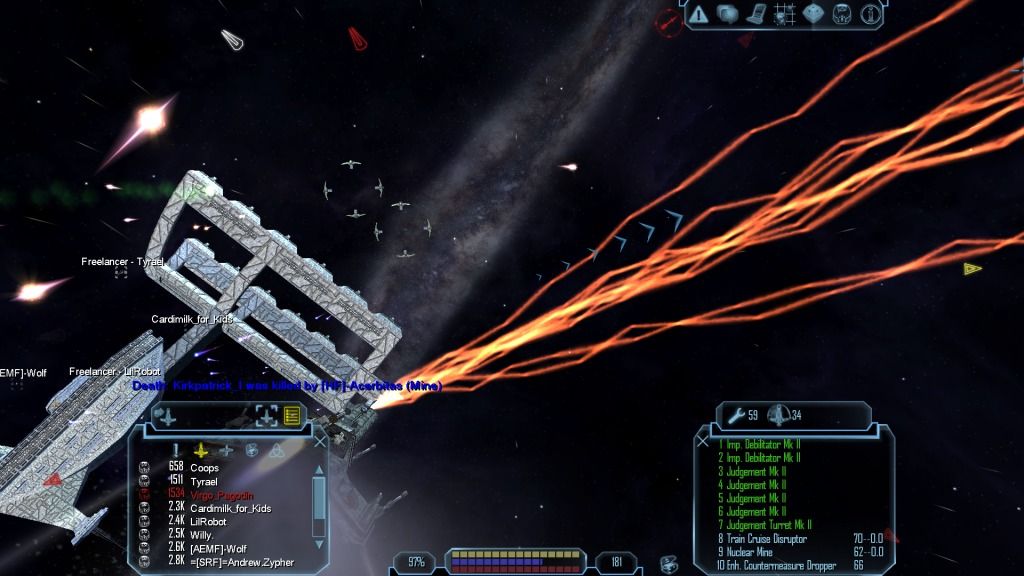Choose Coops from the contact list

[204, 468]
